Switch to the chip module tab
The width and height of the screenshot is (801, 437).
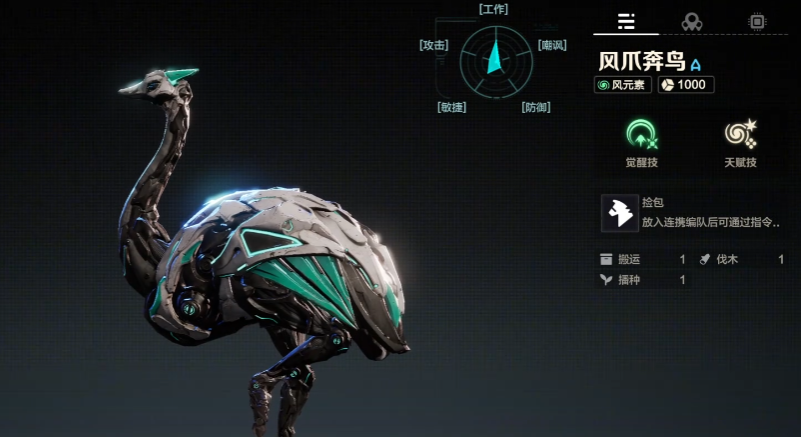pos(756,21)
